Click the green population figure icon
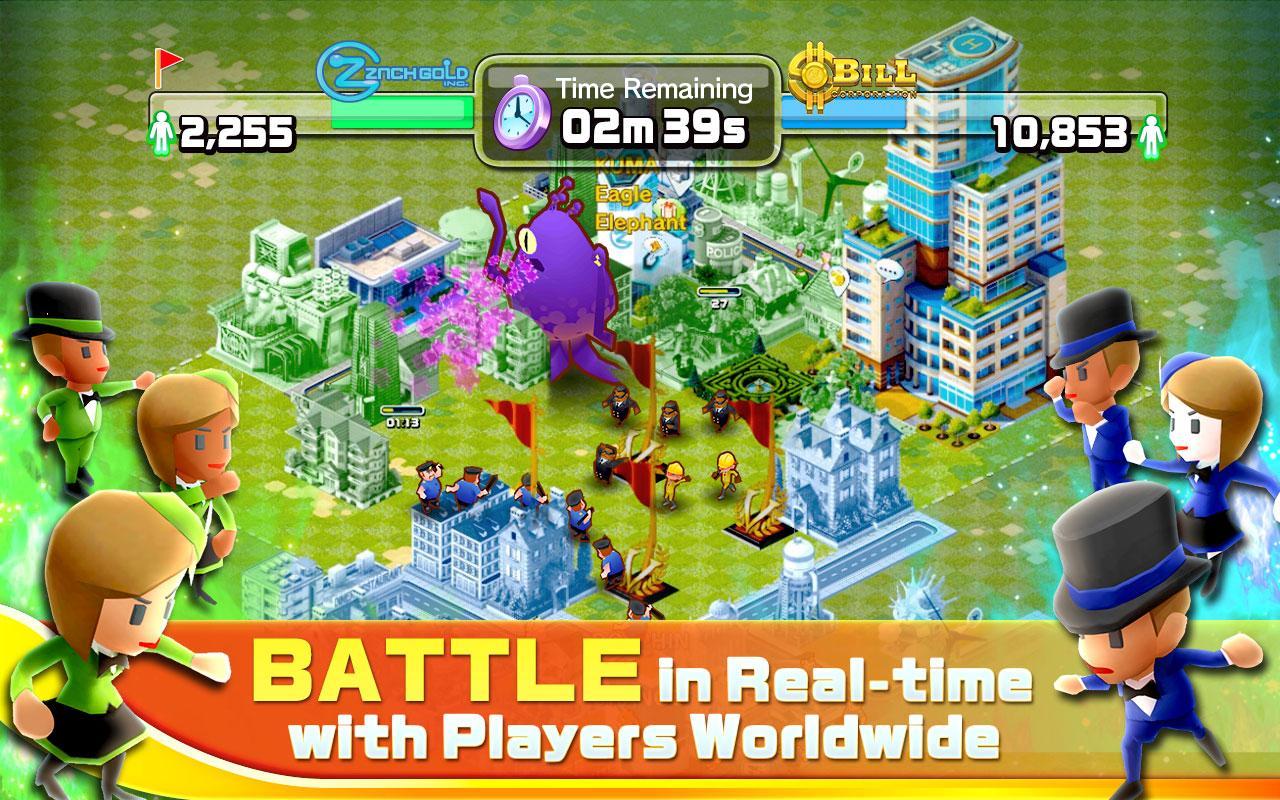1280x800 pixels. [165, 128]
